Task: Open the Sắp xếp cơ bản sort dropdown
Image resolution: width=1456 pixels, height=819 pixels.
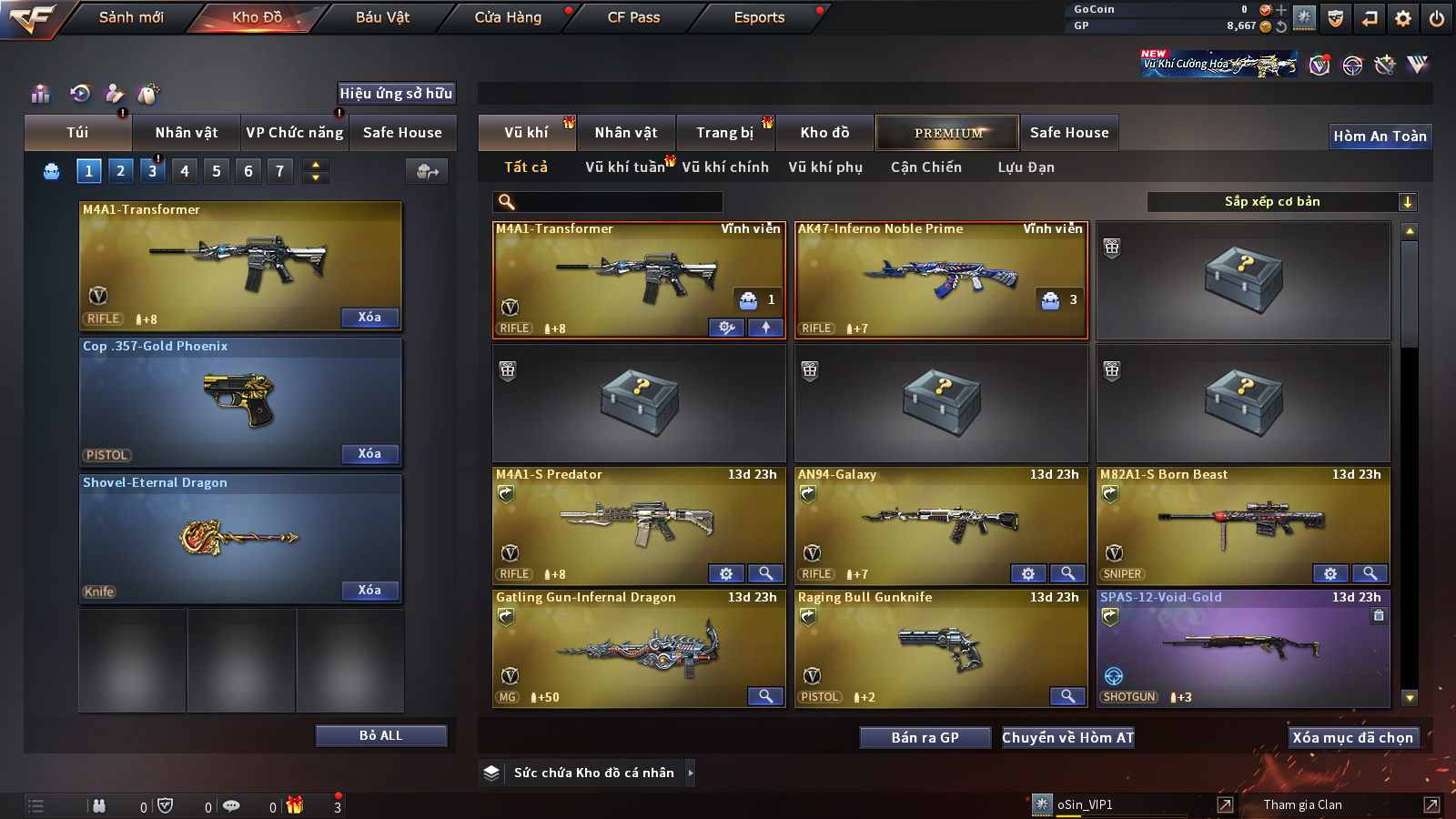Action: (1281, 202)
